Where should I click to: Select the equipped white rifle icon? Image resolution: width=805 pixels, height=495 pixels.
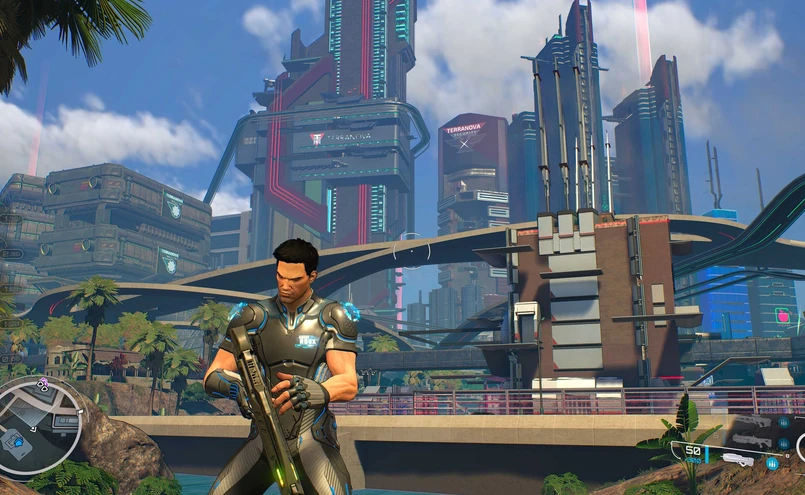(737, 461)
